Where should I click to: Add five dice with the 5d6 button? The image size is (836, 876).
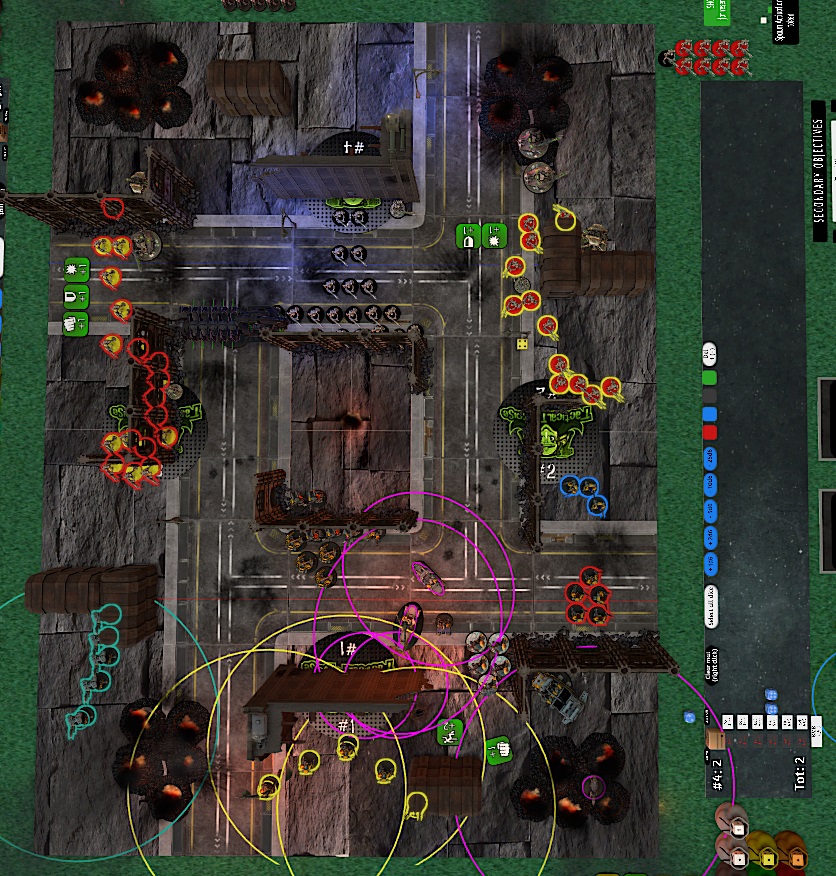coord(710,510)
